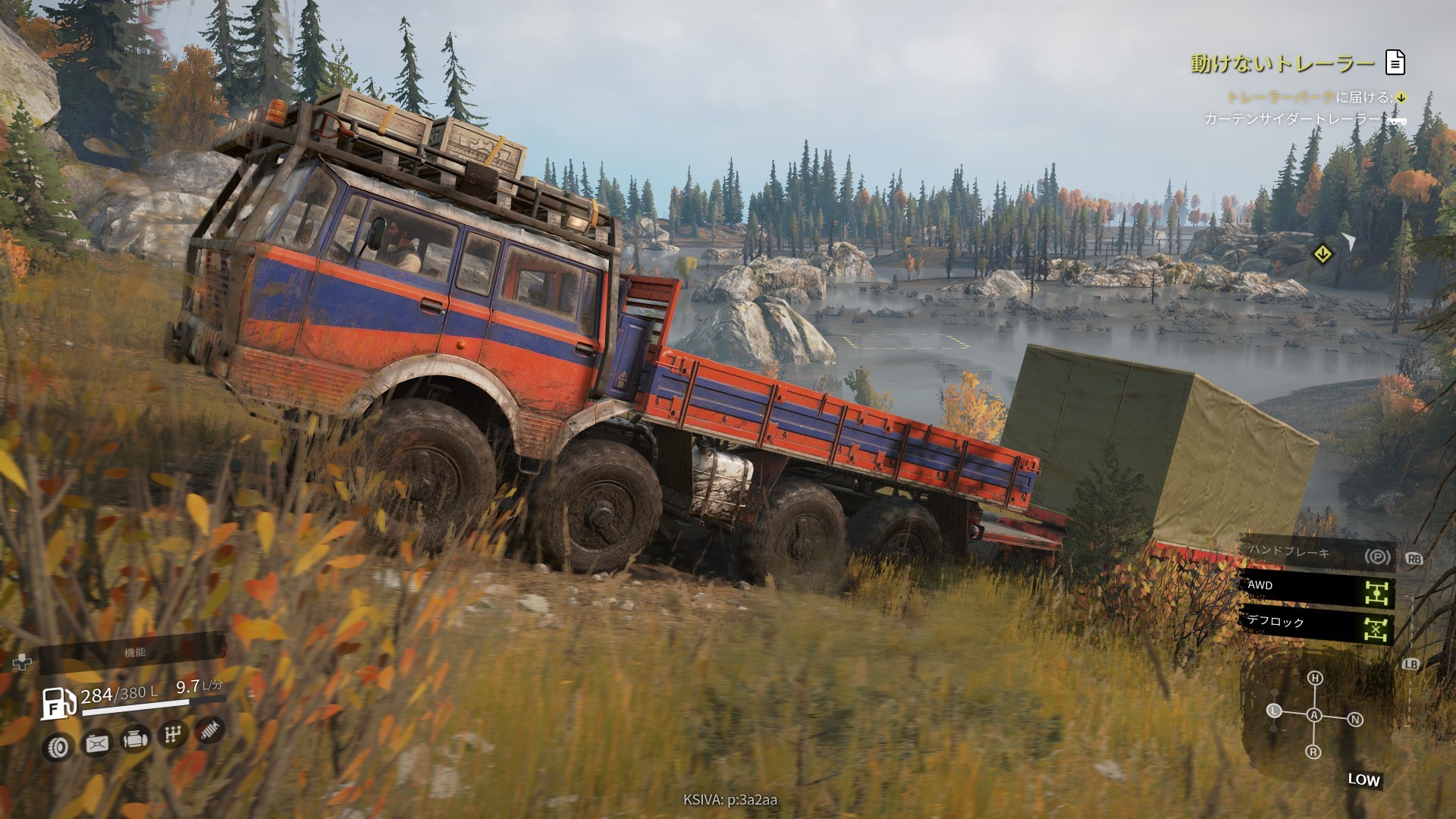The width and height of the screenshot is (1456, 819).
Task: Select the fuel tank damage icon
Action: coord(97,744)
